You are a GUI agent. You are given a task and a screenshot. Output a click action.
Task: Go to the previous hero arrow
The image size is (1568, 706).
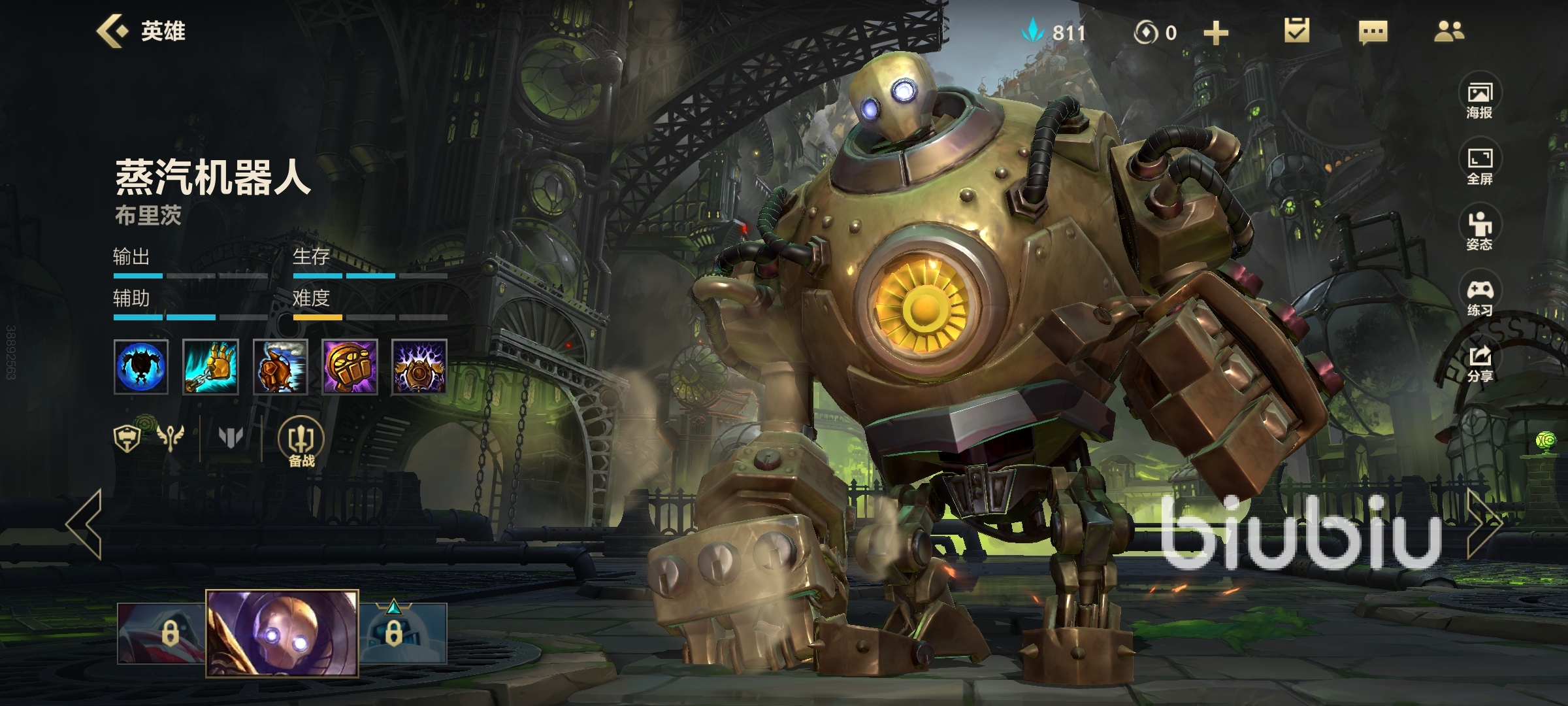85,523
